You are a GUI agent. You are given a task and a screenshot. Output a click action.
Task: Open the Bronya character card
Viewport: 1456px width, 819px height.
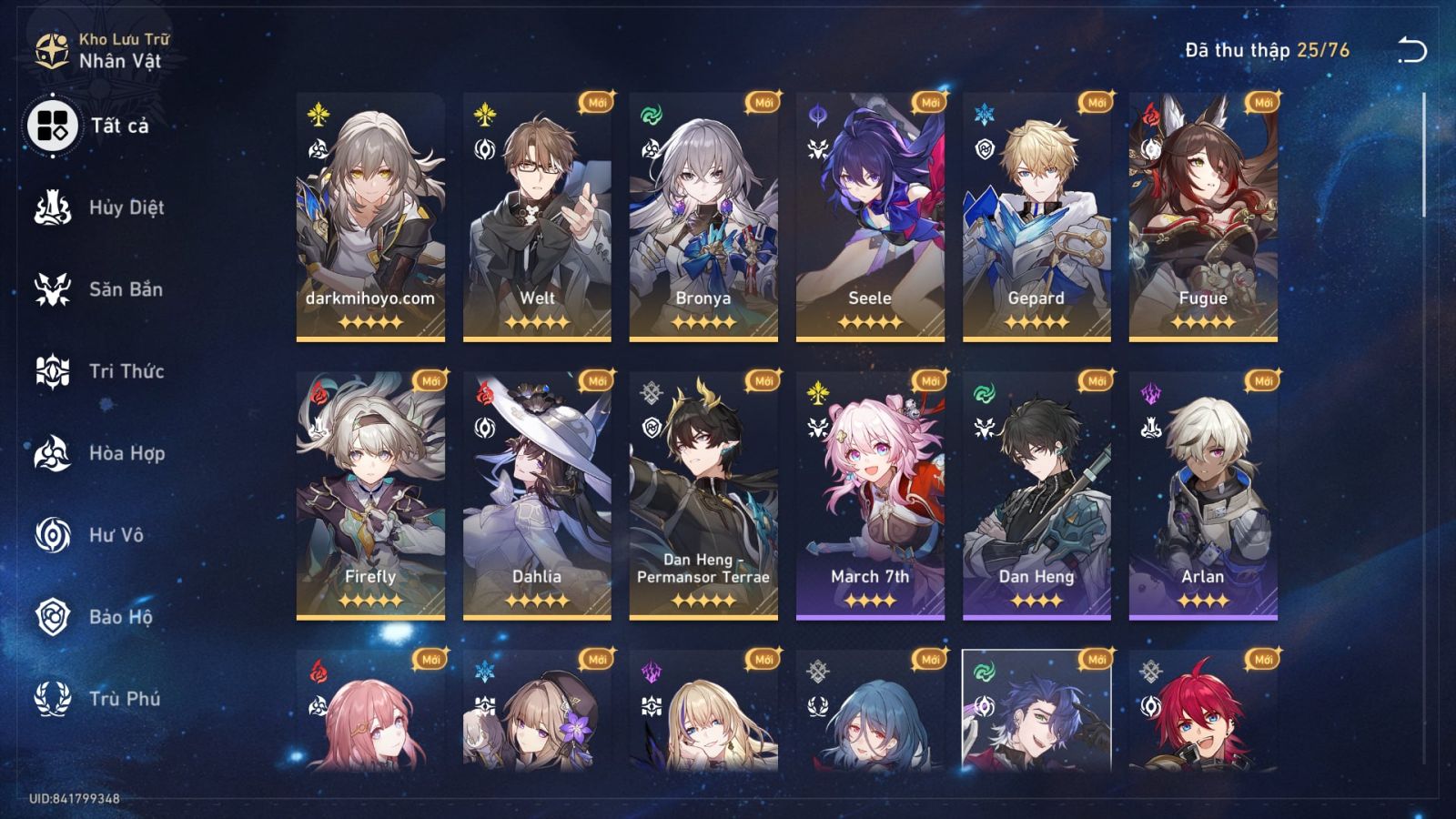coord(700,218)
